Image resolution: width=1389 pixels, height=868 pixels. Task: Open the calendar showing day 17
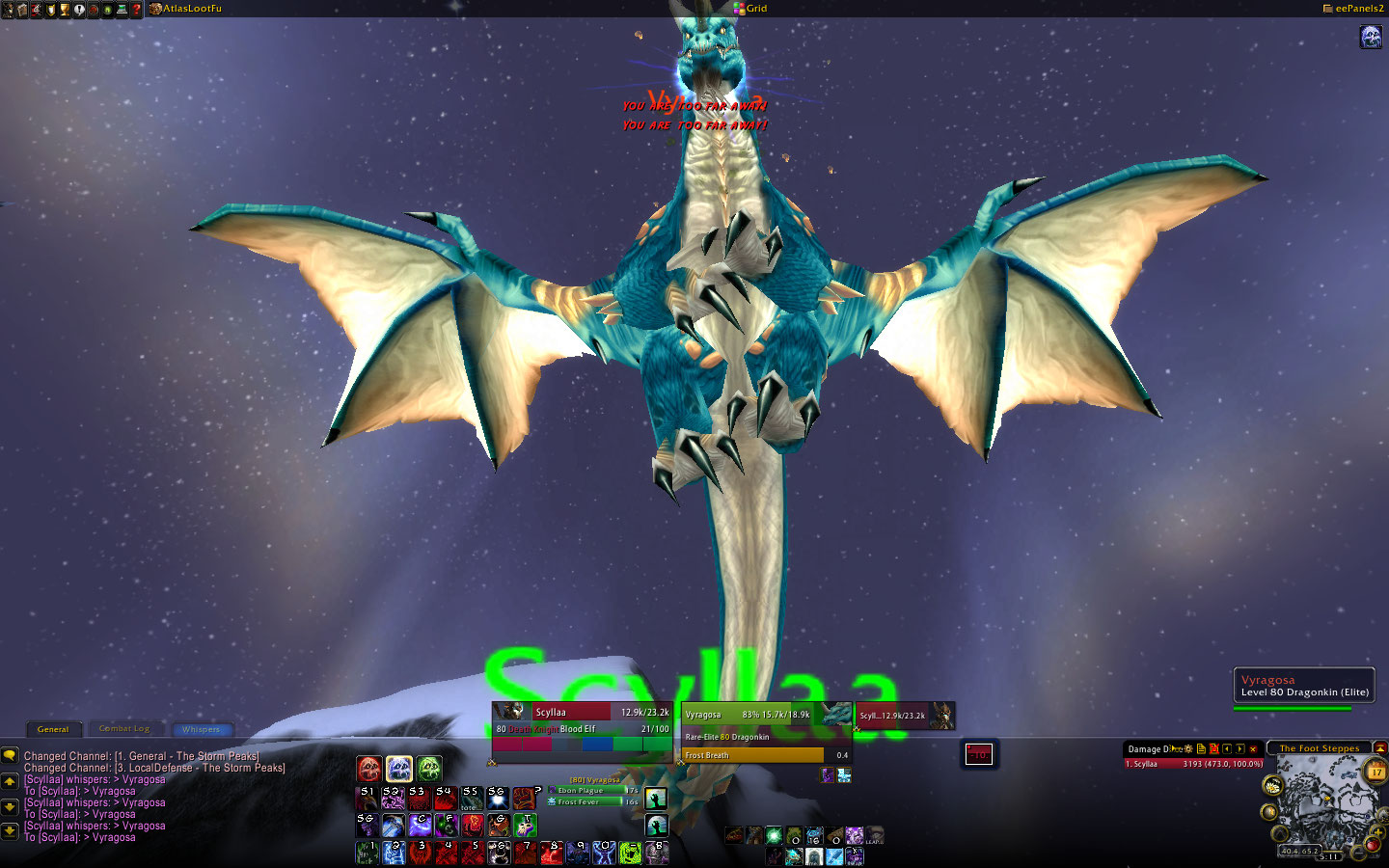point(1376,772)
